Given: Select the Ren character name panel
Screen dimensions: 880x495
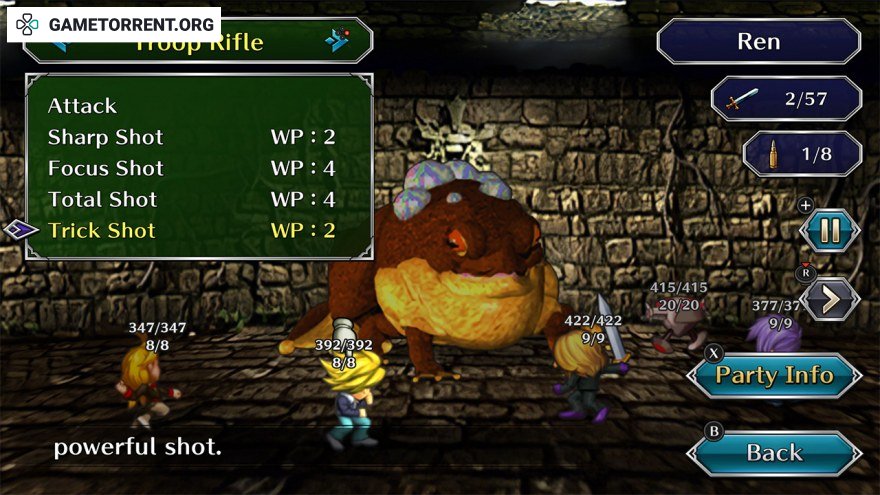Looking at the screenshot, I should click(758, 42).
